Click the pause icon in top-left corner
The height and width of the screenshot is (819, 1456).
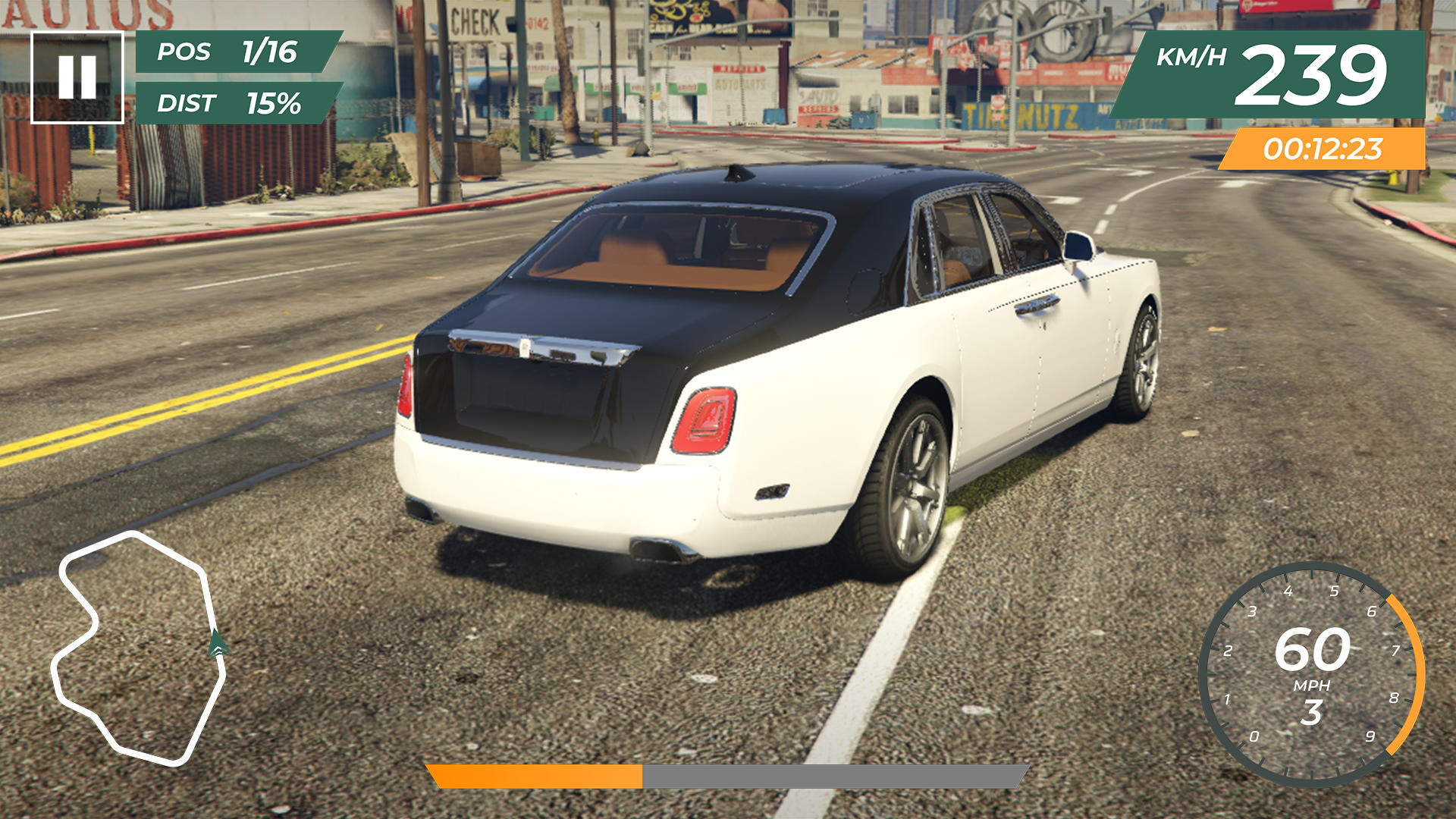[78, 73]
